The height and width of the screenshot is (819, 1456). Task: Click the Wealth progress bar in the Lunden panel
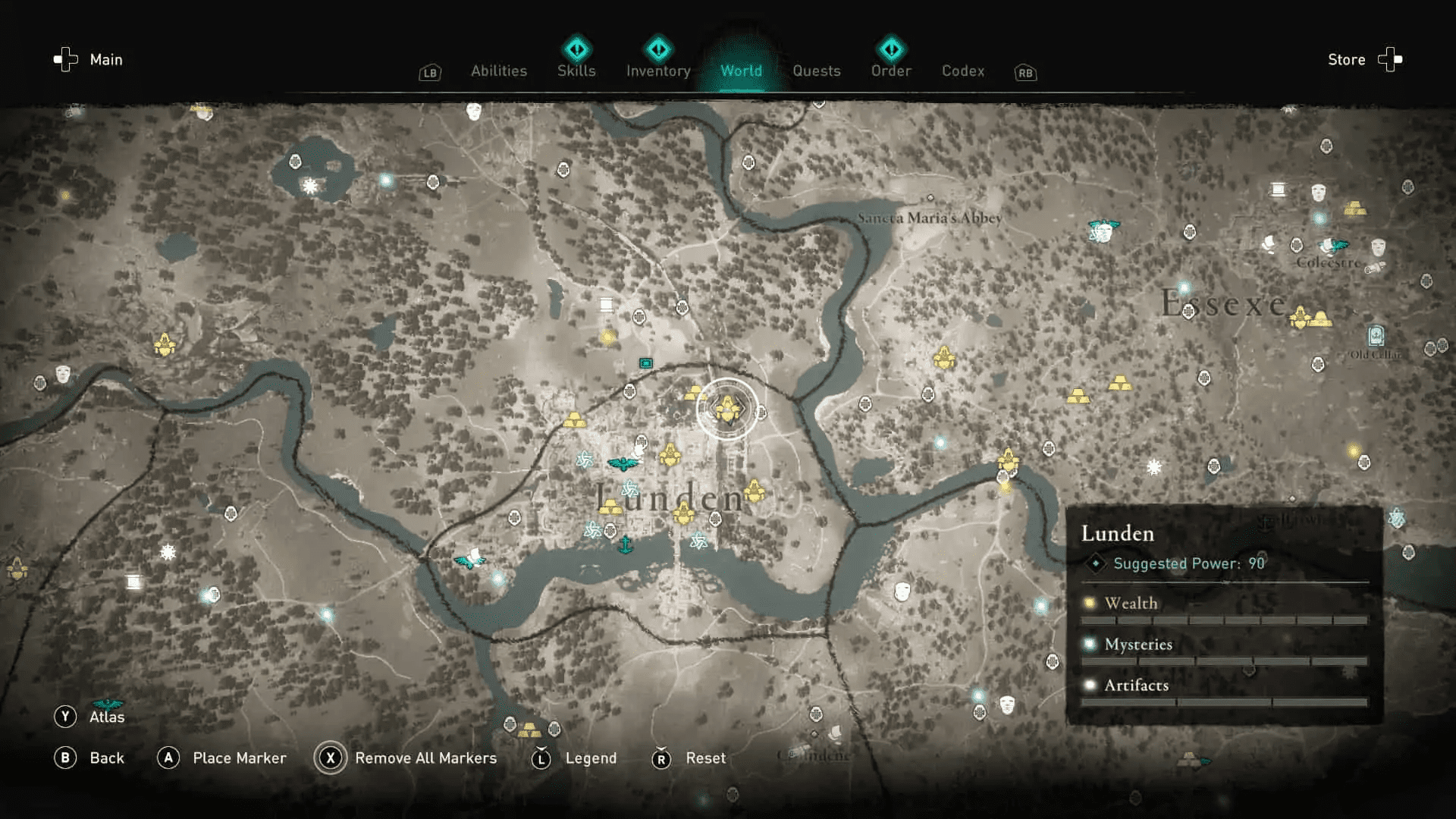(1226, 620)
